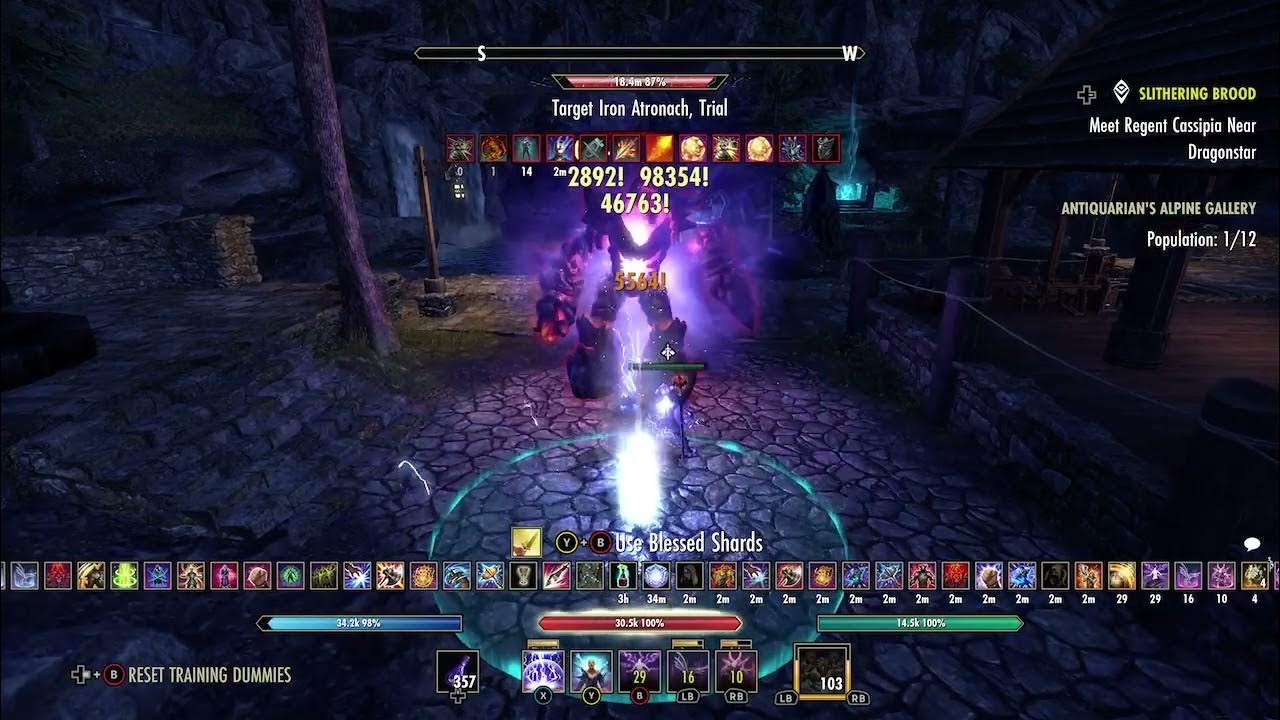
Task: Click the green potion buff icon with 3h timer
Action: [x=623, y=576]
